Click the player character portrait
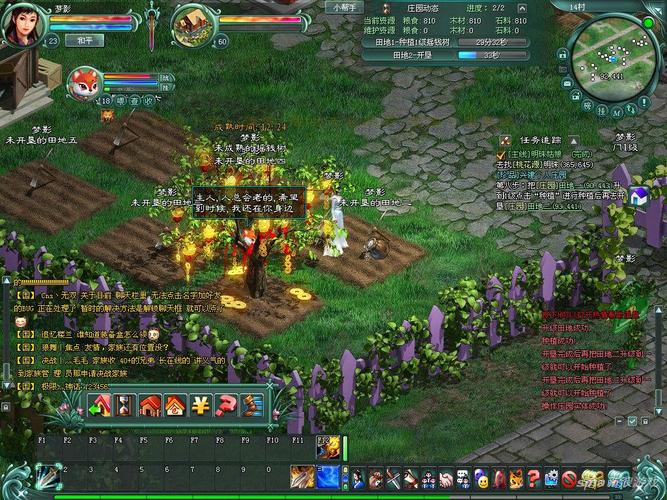 point(24,24)
